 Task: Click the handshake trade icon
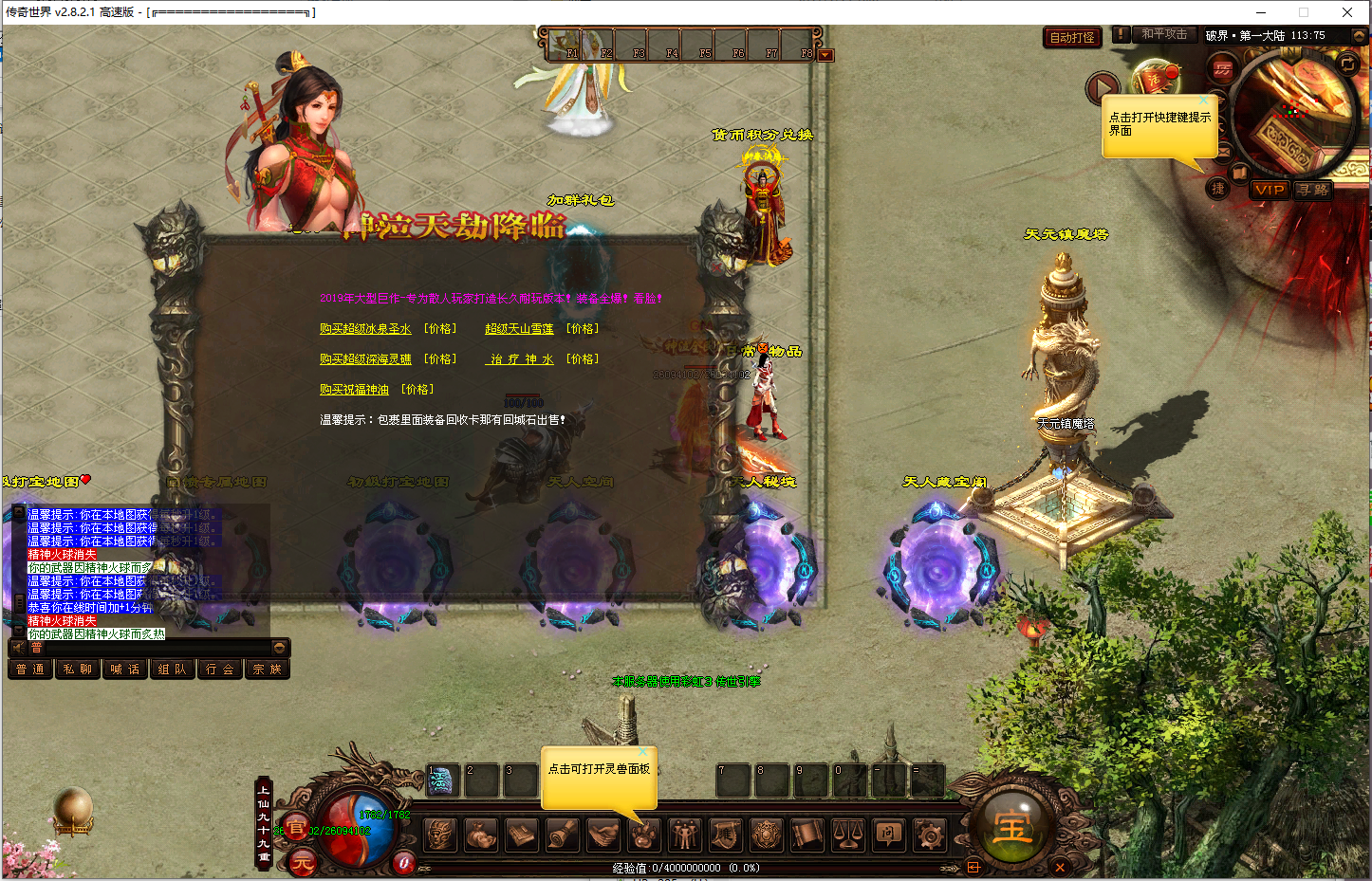coord(603,835)
